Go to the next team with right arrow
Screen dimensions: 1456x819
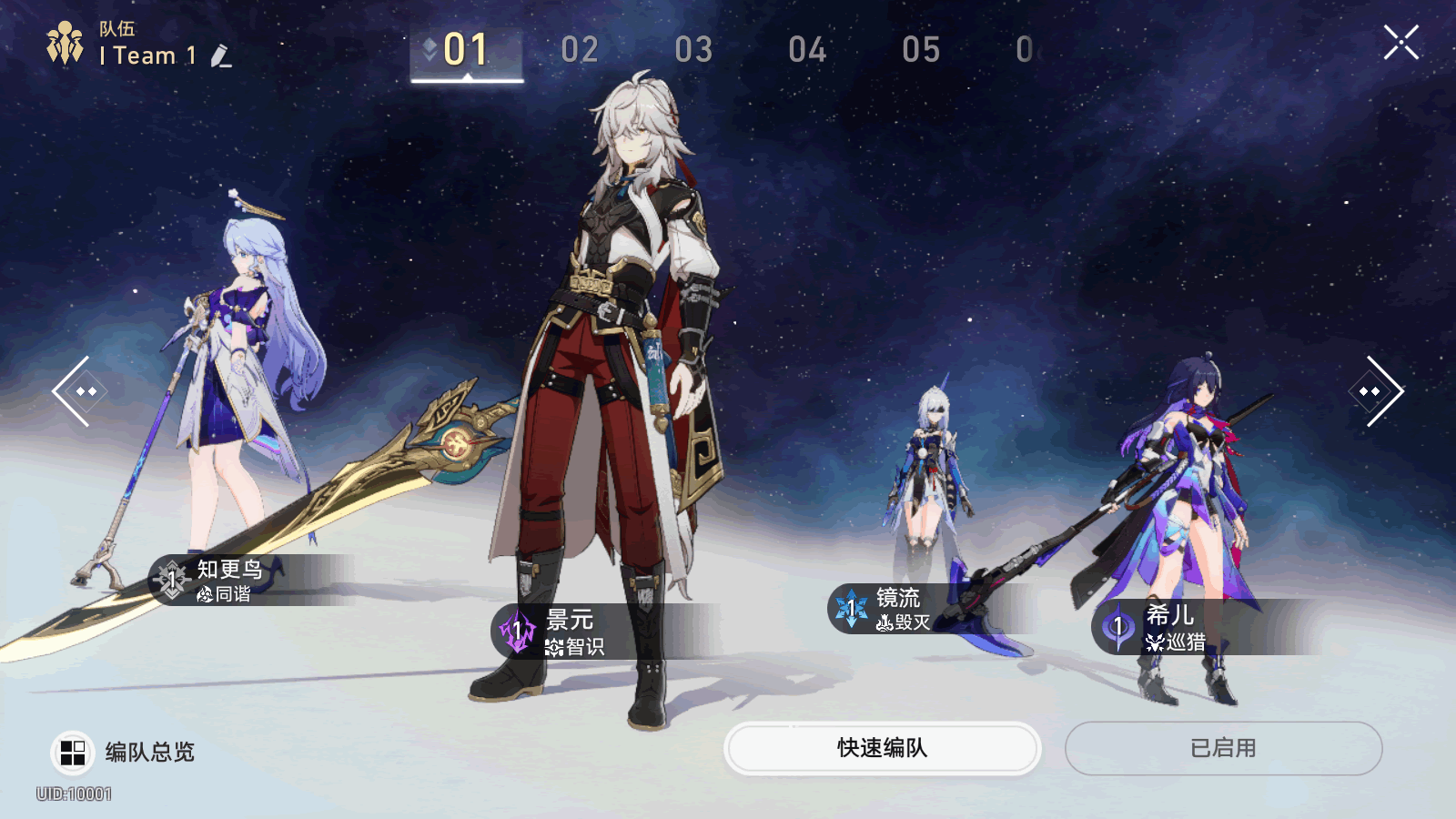pos(1375,391)
